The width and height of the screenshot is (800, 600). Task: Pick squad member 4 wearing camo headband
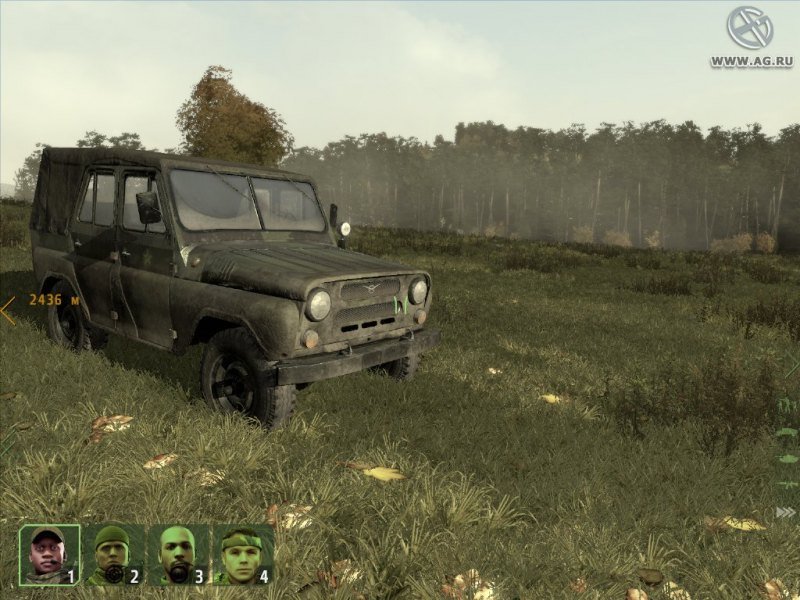click(x=241, y=554)
